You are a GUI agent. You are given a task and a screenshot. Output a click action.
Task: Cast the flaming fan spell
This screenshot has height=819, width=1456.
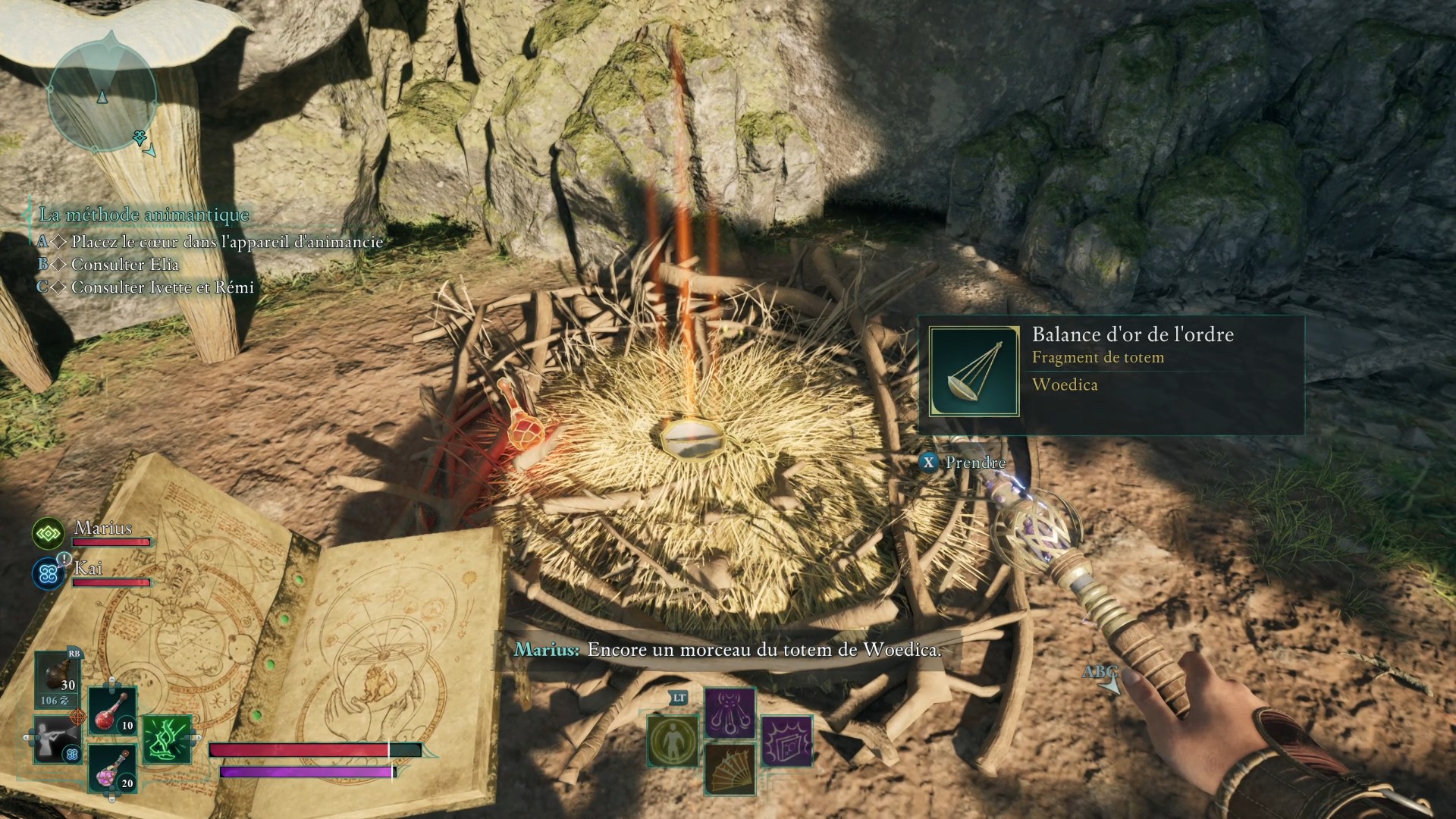click(x=730, y=767)
